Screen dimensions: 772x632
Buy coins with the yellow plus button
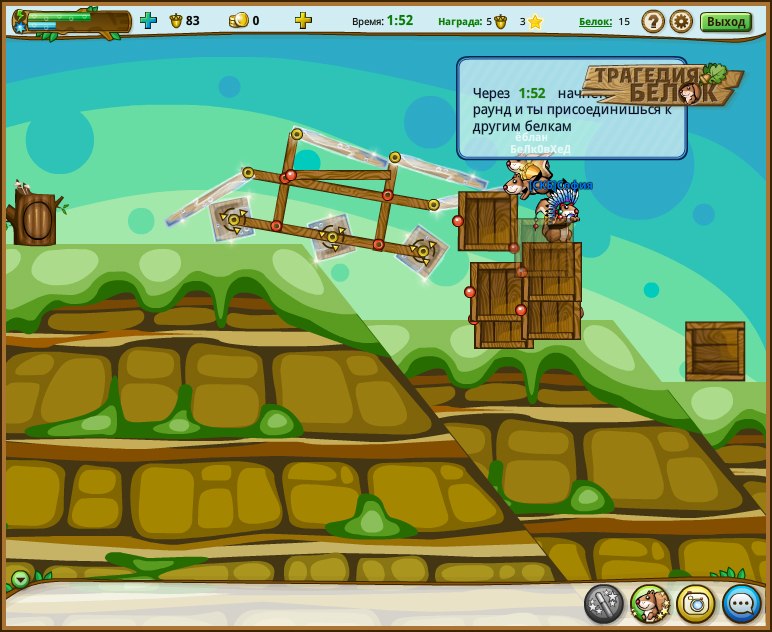tap(303, 20)
